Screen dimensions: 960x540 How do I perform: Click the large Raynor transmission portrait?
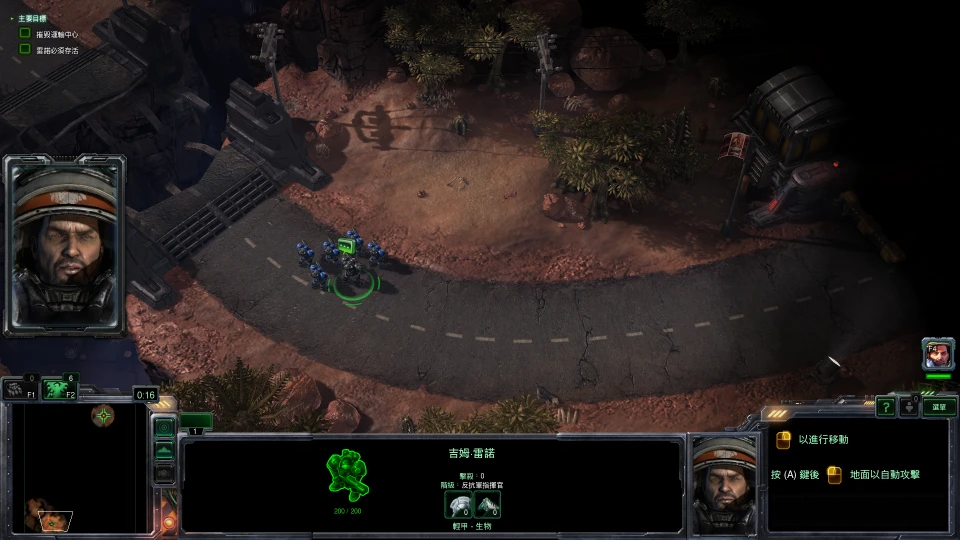pyautogui.click(x=65, y=243)
